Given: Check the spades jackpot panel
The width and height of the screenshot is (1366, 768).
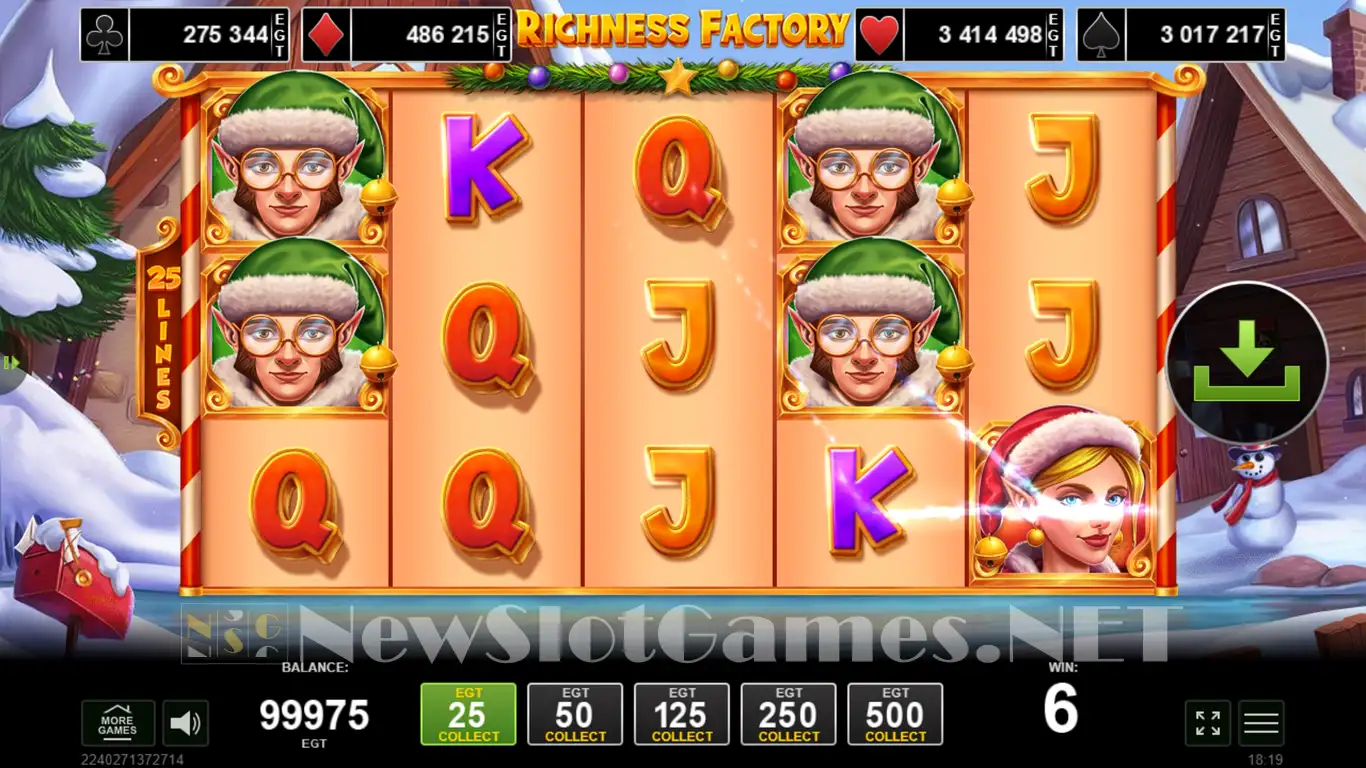Looking at the screenshot, I should [x=1181, y=35].
